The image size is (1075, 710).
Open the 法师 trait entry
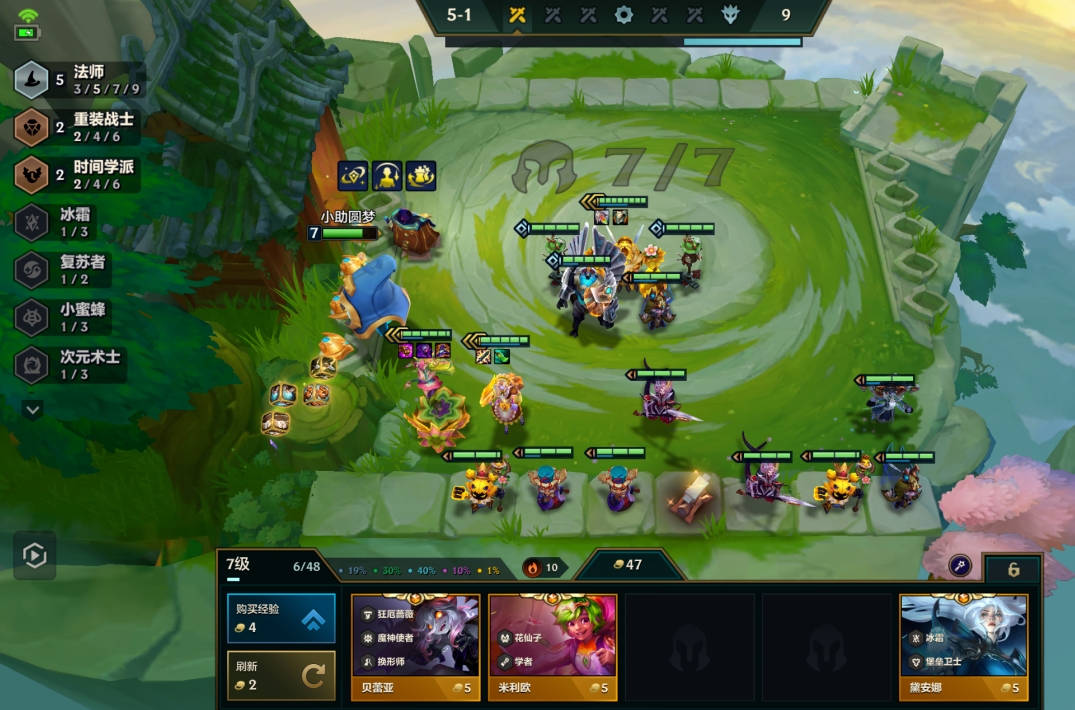[x=78, y=79]
